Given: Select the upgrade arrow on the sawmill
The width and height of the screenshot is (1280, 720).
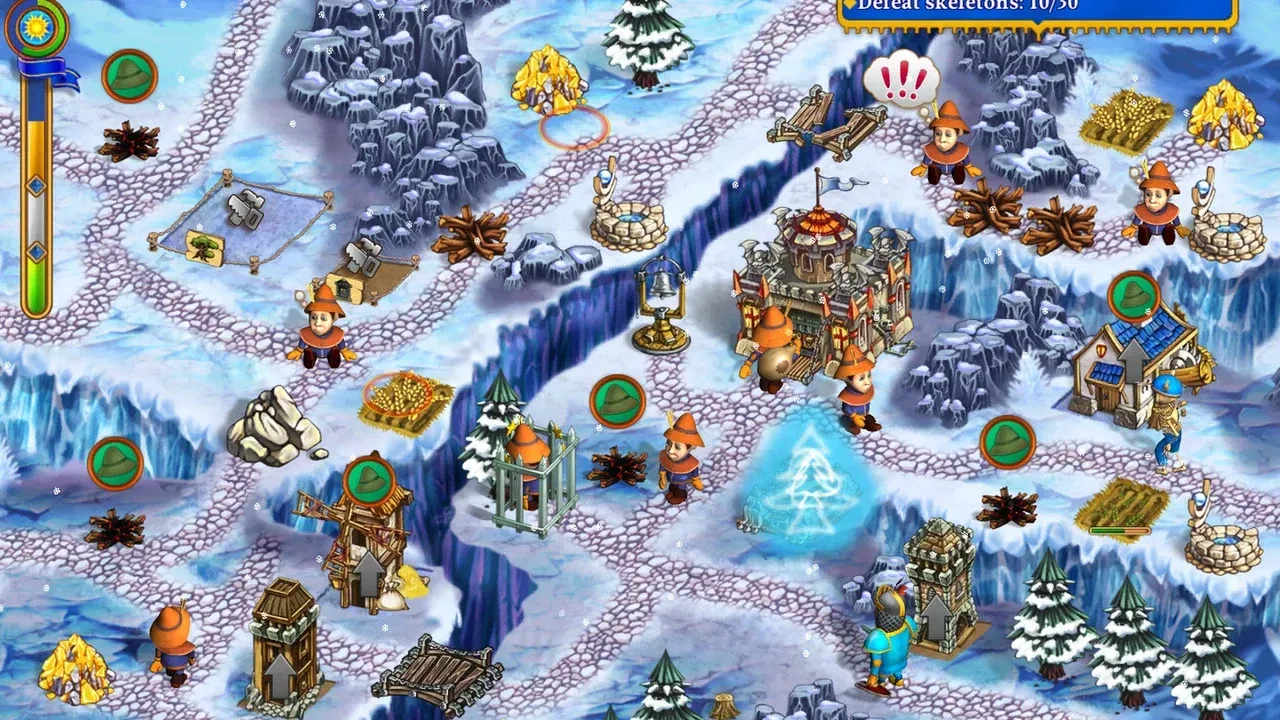Looking at the screenshot, I should tap(369, 573).
